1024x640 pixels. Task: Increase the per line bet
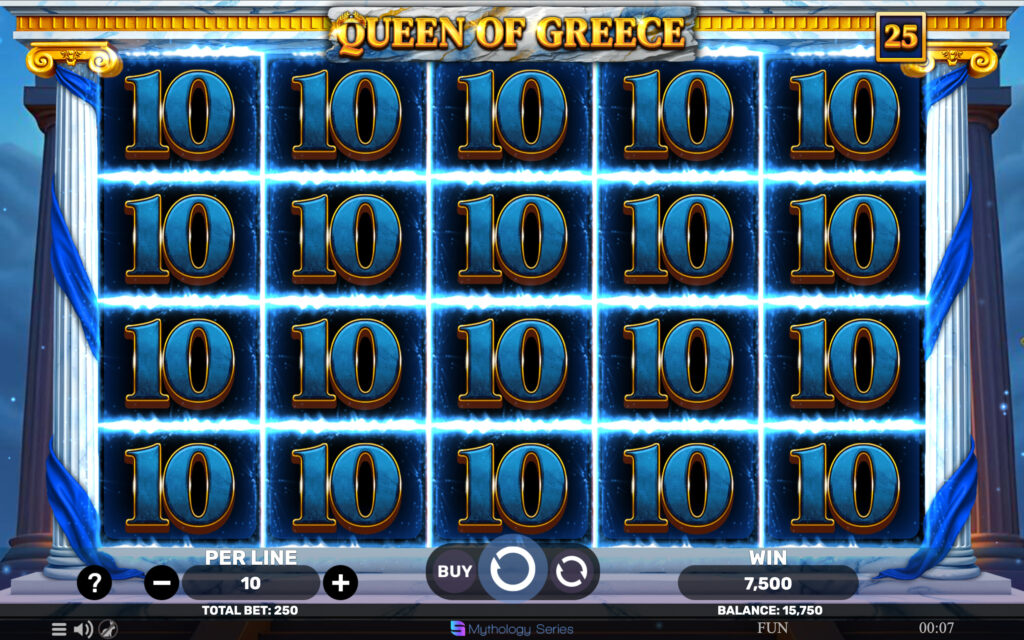[341, 582]
